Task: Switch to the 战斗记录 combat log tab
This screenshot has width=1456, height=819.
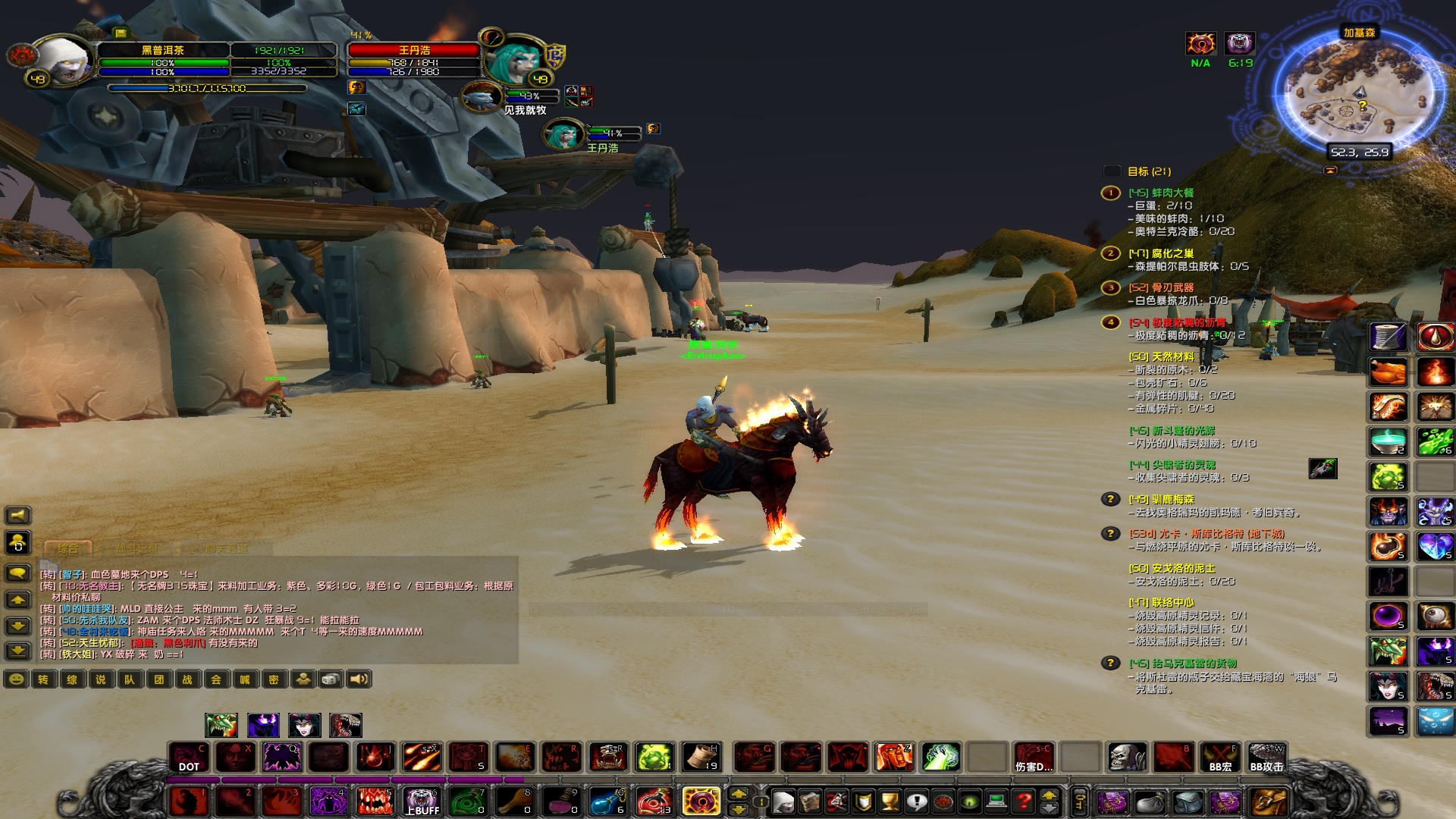Action: click(137, 548)
